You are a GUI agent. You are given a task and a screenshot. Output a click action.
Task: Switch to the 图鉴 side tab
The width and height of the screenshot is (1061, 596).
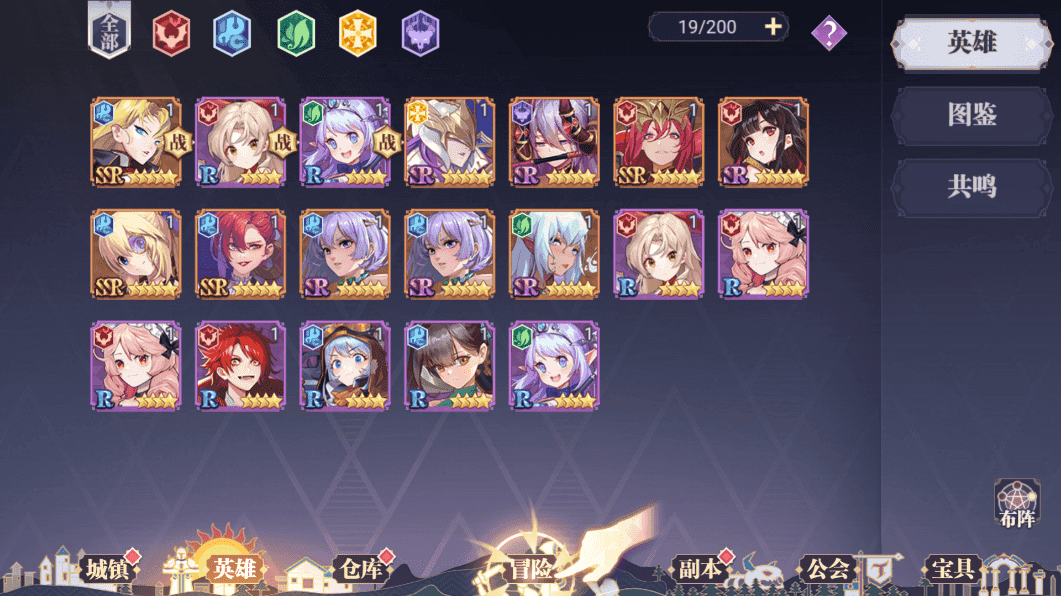(x=971, y=114)
